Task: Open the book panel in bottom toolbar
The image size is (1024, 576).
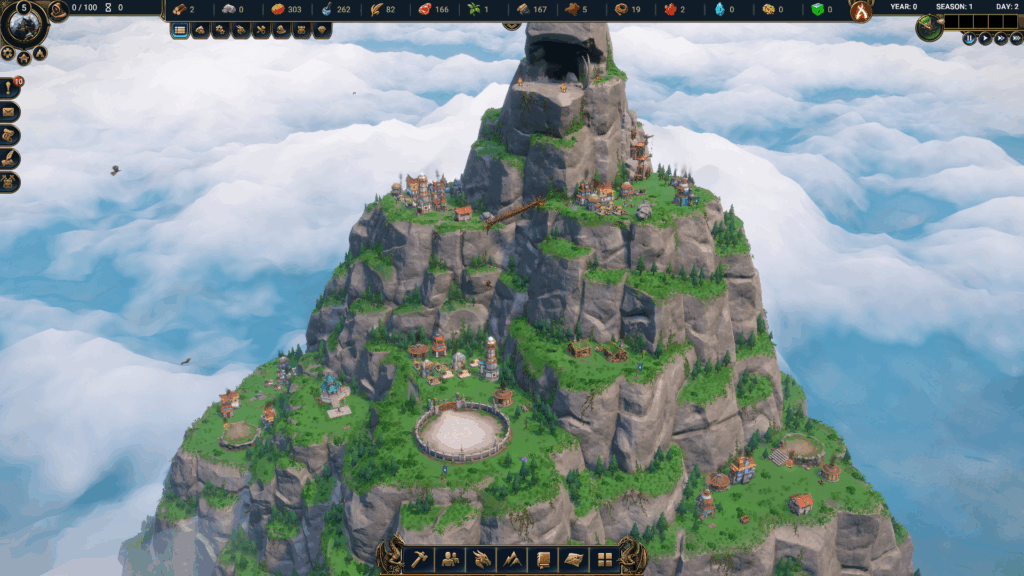Action: coord(544,559)
